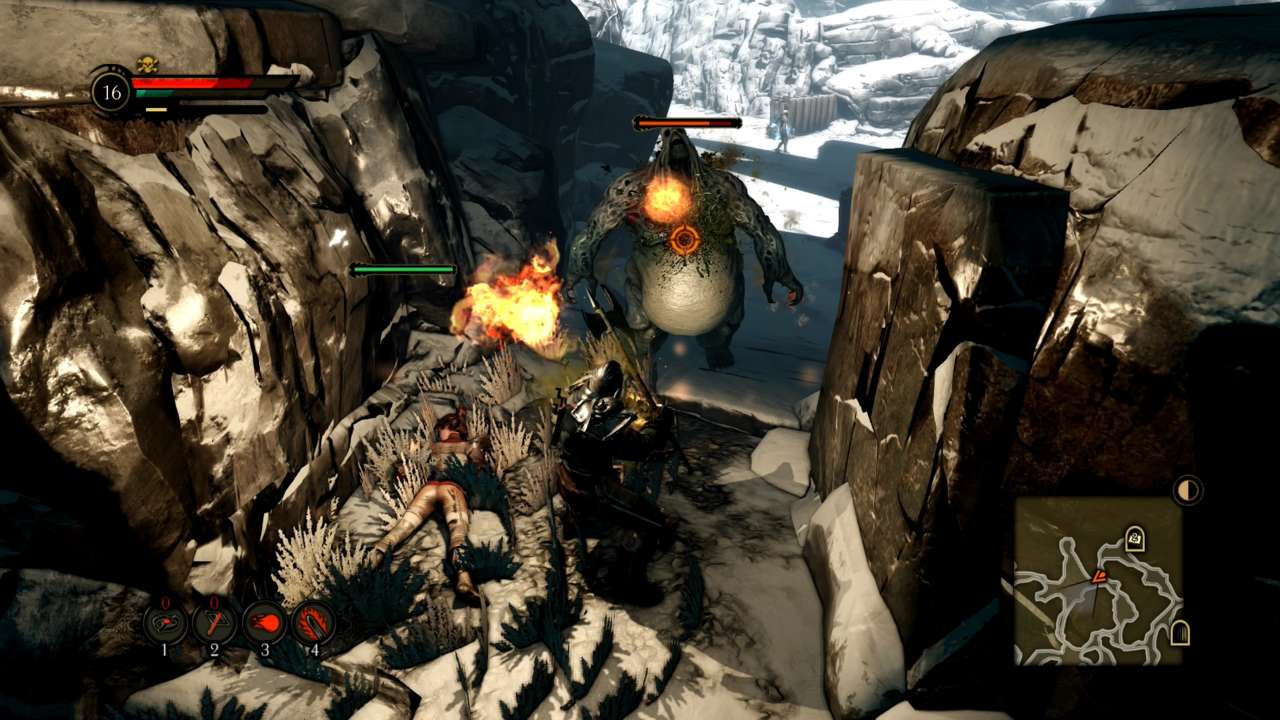Click the skull and crossbones status icon
Image resolution: width=1280 pixels, height=720 pixels.
pyautogui.click(x=147, y=64)
